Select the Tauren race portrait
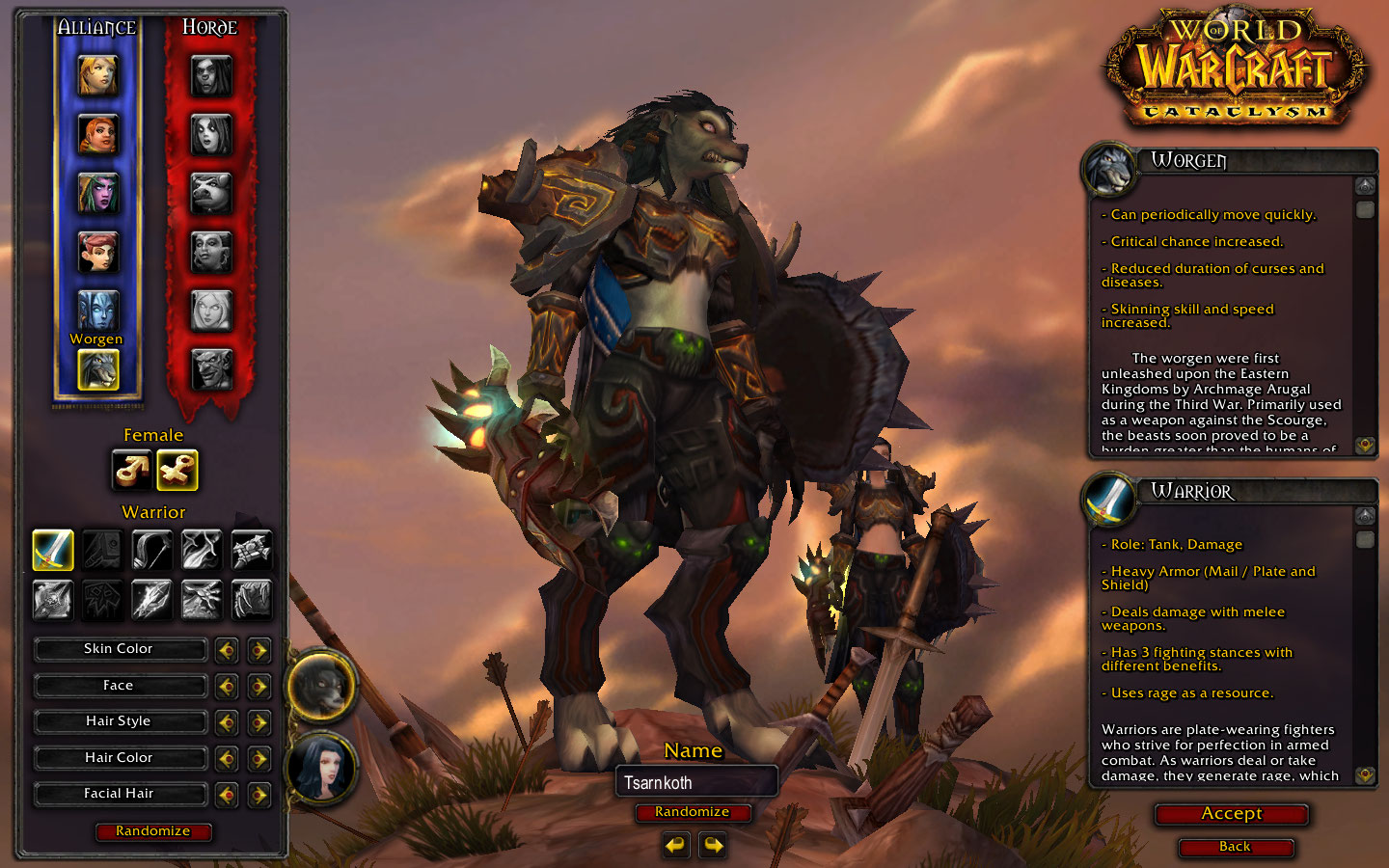The image size is (1389, 868). coord(211,193)
